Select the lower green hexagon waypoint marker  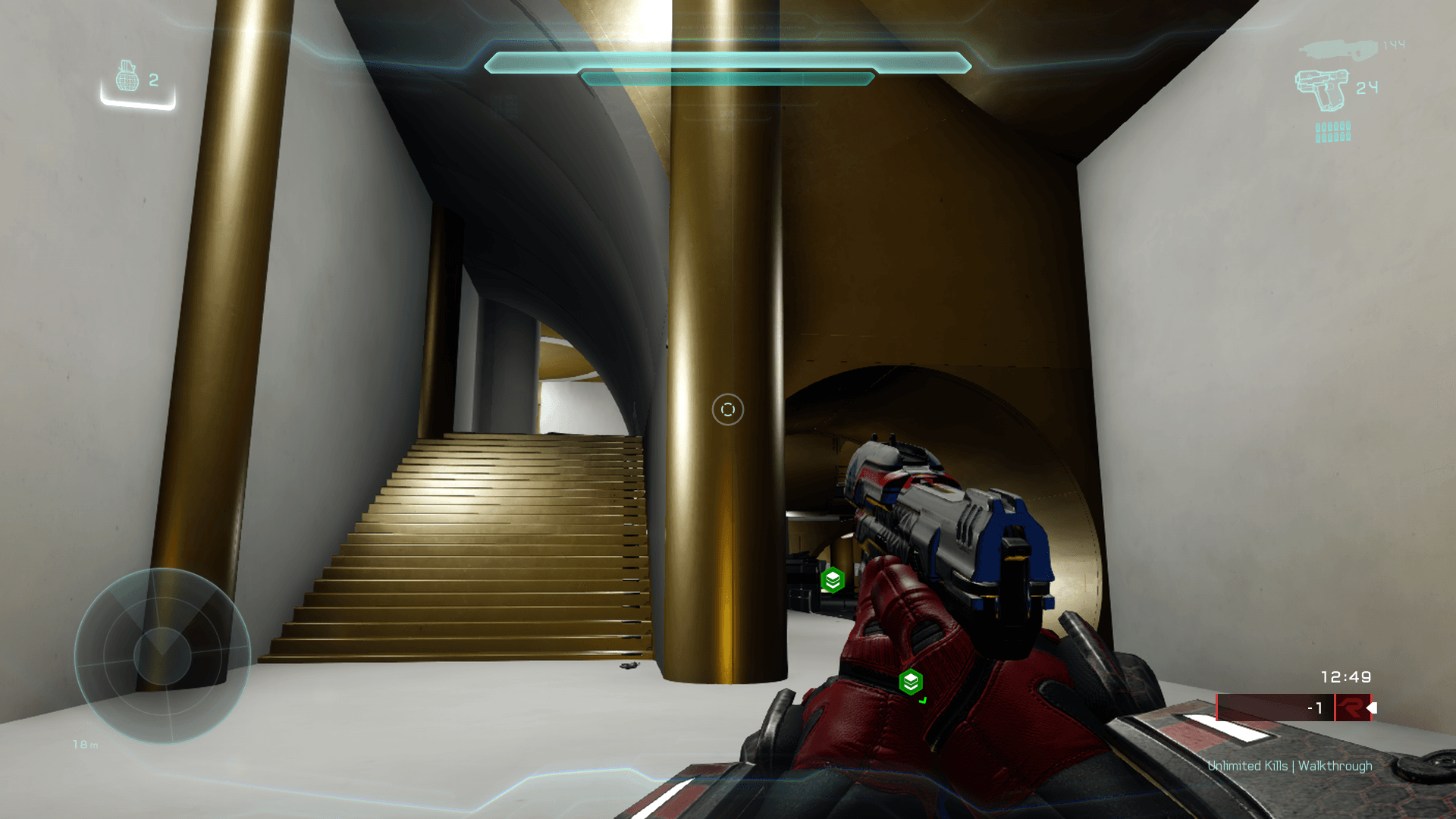click(911, 682)
